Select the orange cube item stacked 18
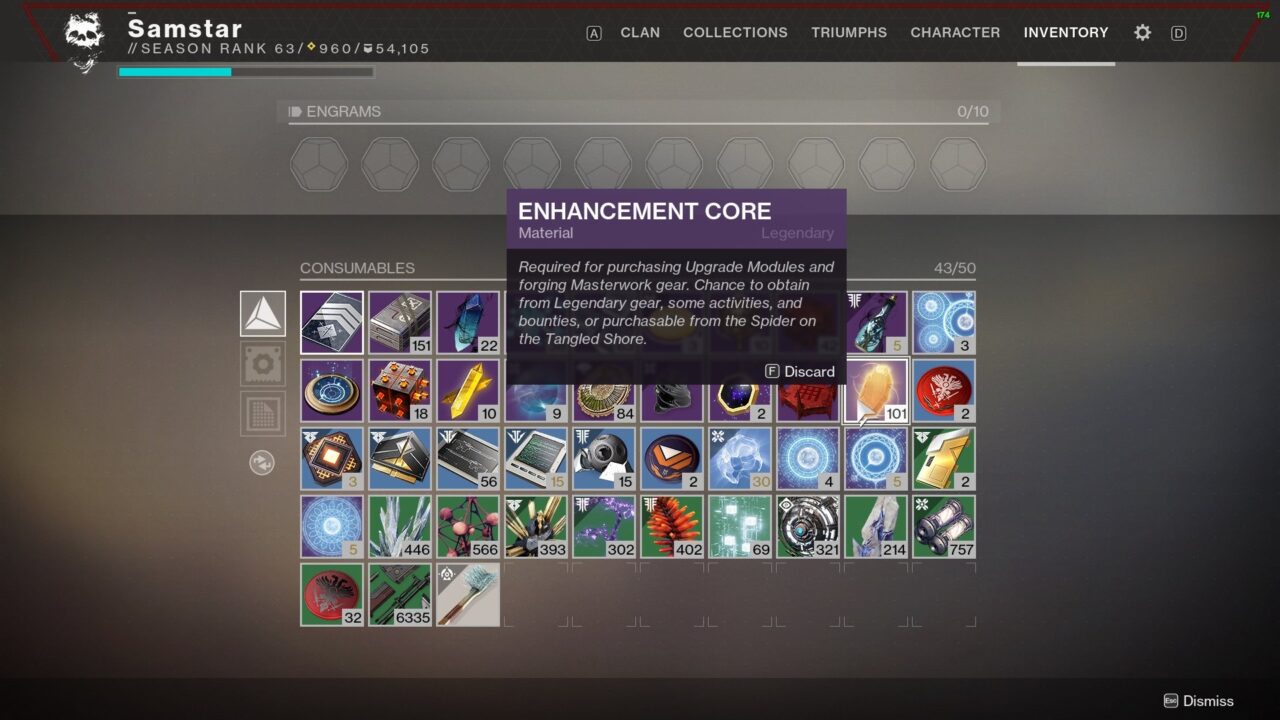The image size is (1280, 720). point(400,391)
